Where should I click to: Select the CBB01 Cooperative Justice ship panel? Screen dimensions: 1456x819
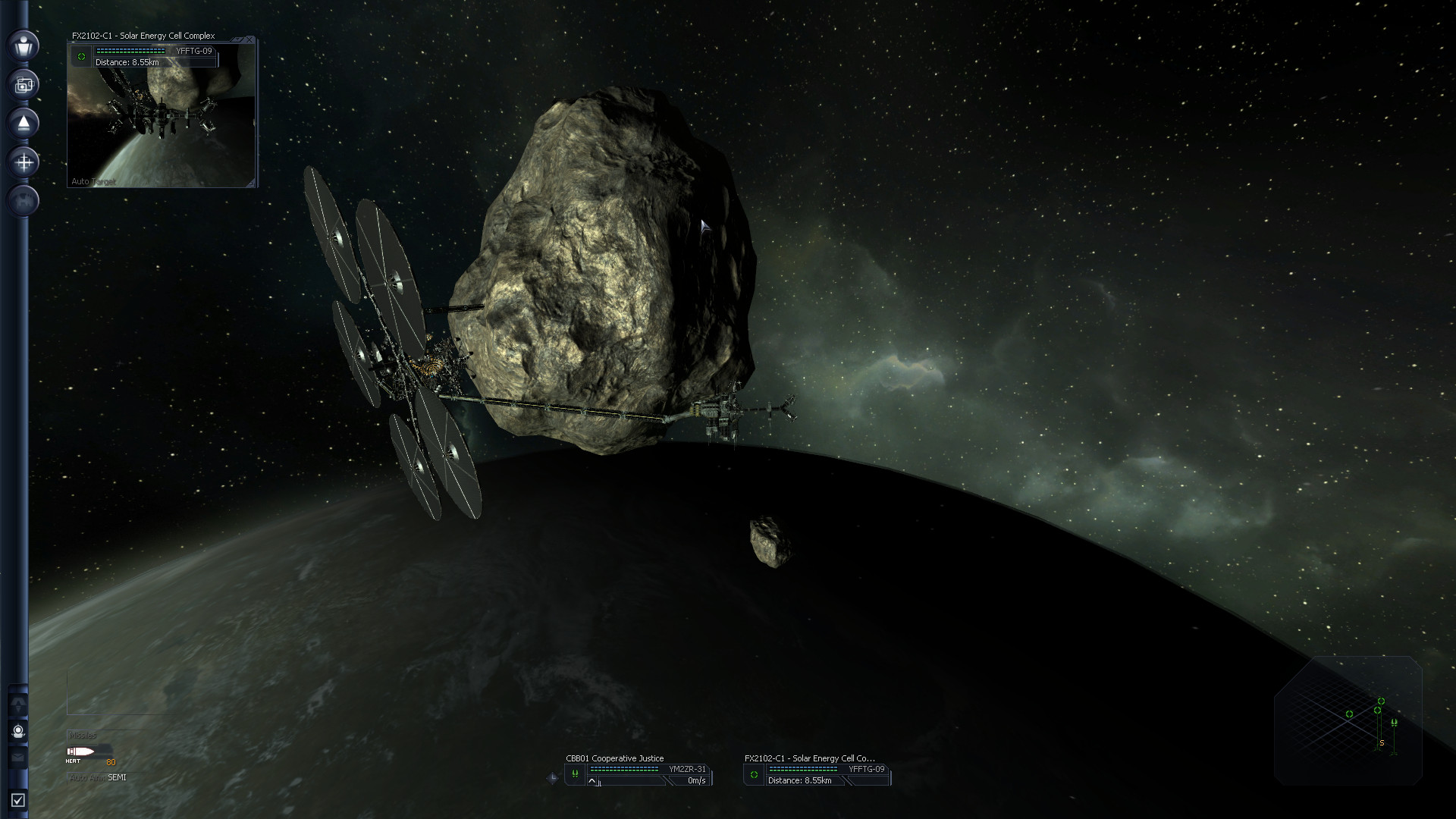click(639, 773)
